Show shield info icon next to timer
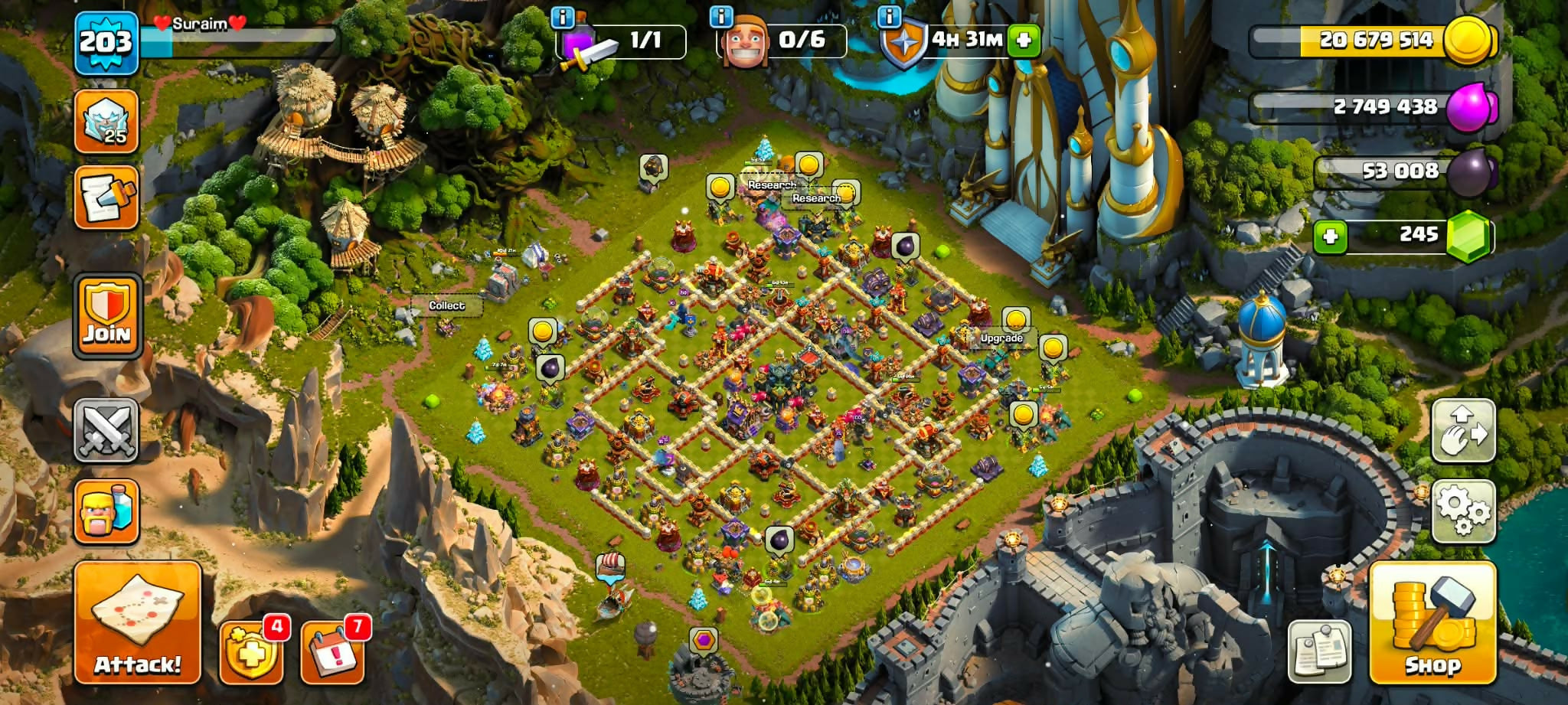This screenshot has width=1568, height=705. pyautogui.click(x=889, y=17)
